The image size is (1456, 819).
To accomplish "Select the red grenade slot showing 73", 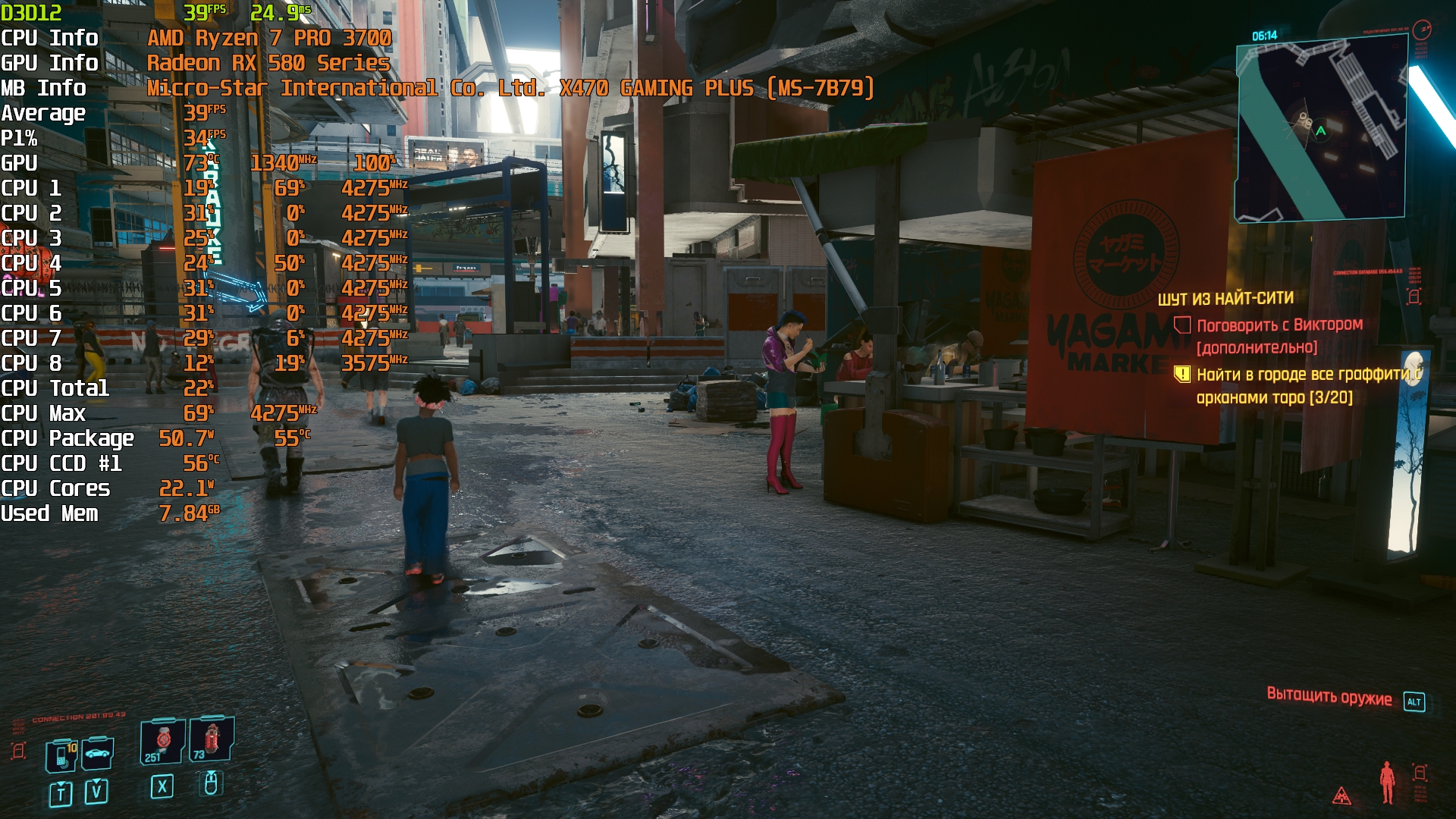I will [x=211, y=739].
